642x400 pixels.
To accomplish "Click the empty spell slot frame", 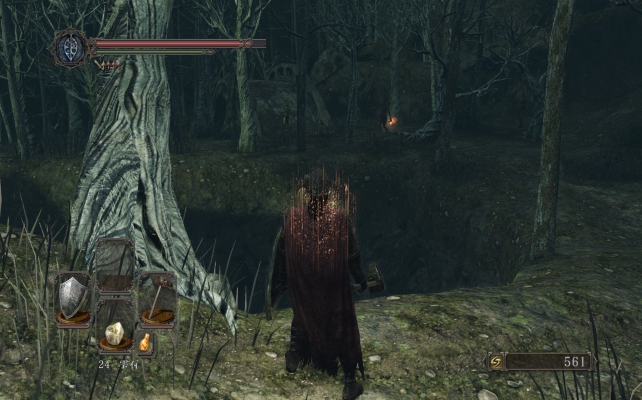I will pos(115,264).
